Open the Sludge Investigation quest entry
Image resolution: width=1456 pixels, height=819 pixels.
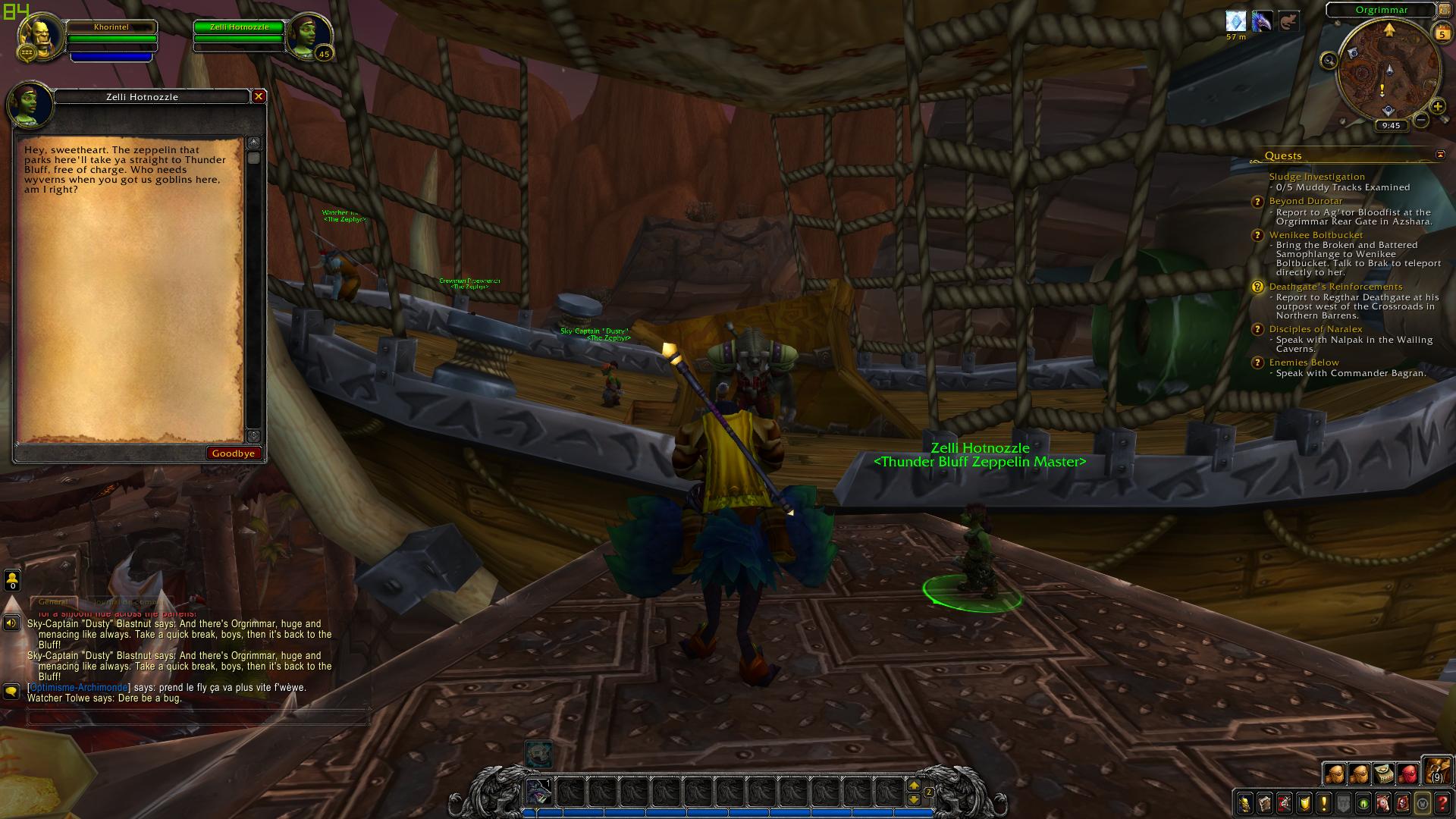click(1316, 177)
